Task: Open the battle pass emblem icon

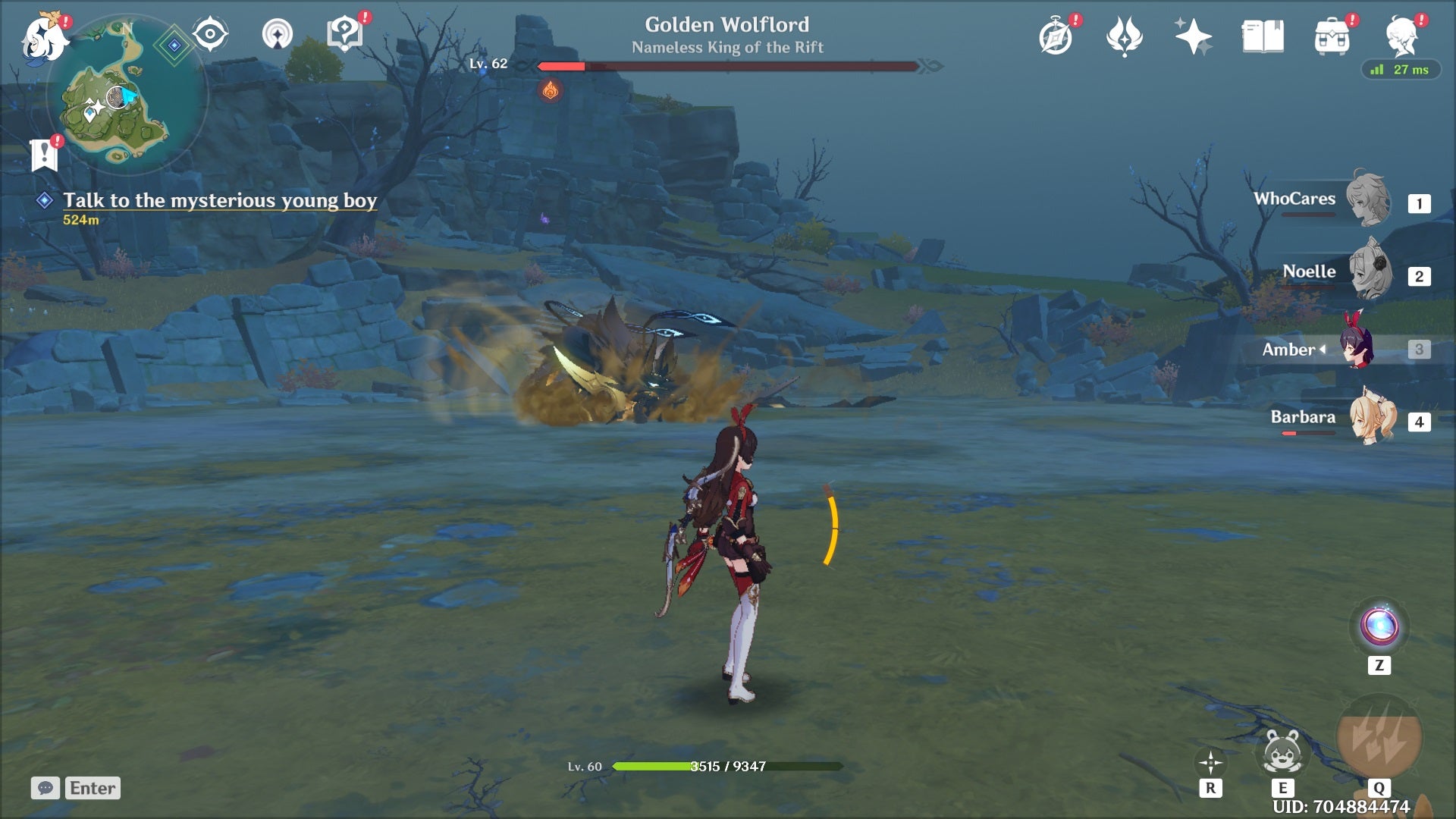Action: pos(1124,36)
